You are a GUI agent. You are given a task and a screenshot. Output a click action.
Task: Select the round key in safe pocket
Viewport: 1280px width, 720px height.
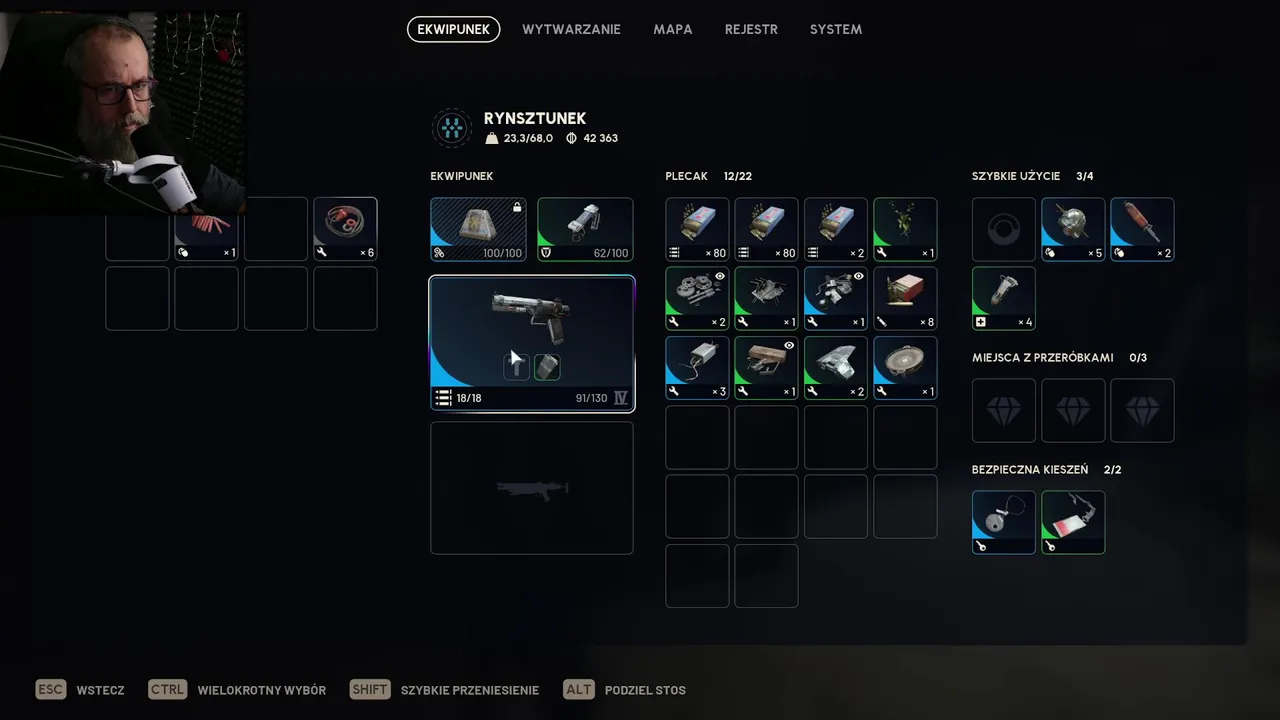coord(1004,521)
